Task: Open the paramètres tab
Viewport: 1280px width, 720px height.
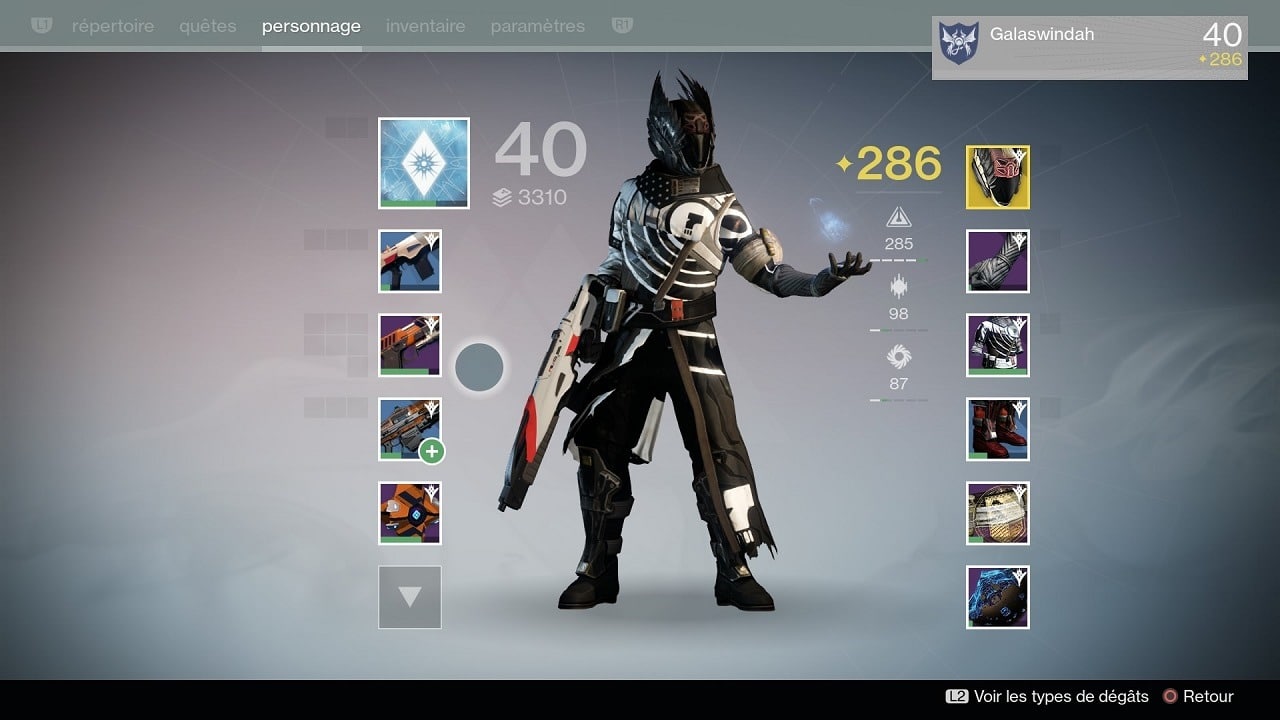Action: [539, 26]
